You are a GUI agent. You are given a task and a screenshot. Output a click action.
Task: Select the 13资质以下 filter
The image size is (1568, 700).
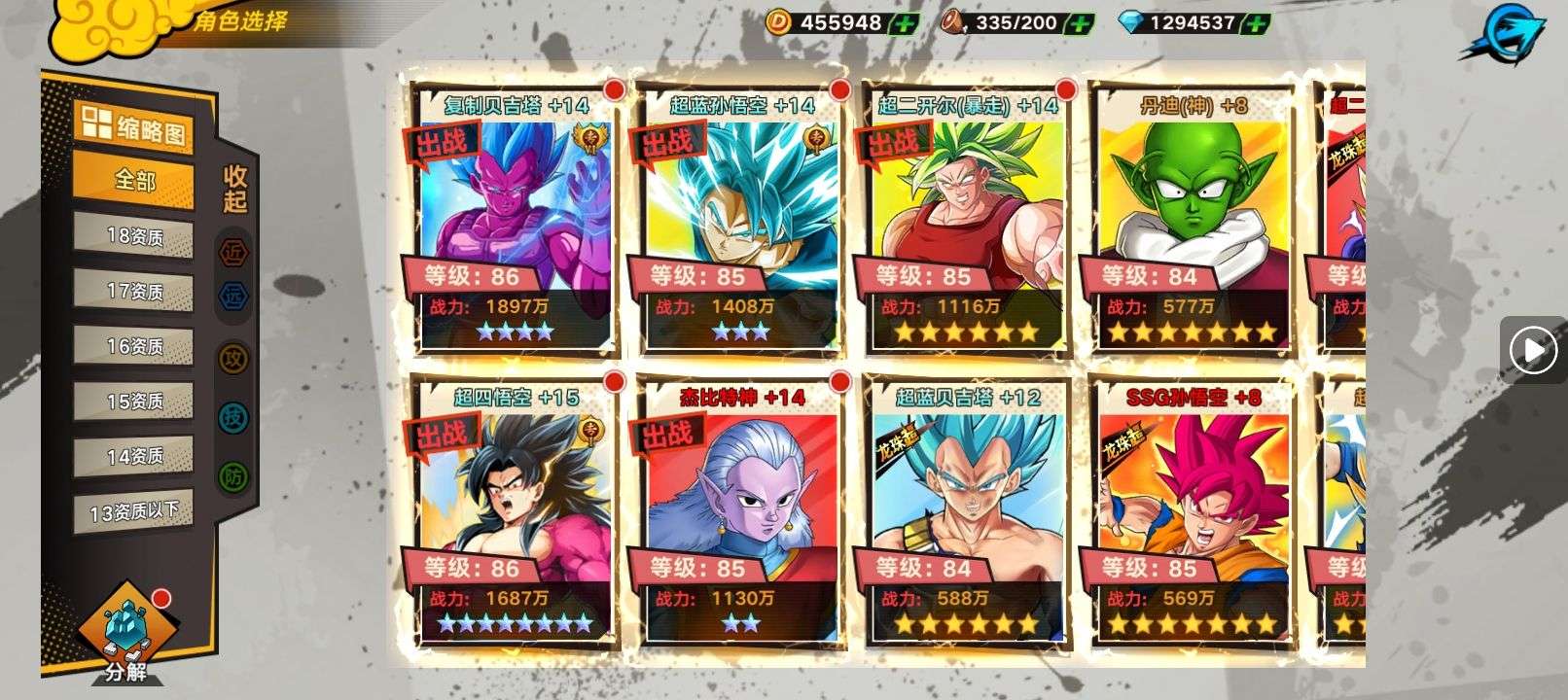[x=133, y=511]
